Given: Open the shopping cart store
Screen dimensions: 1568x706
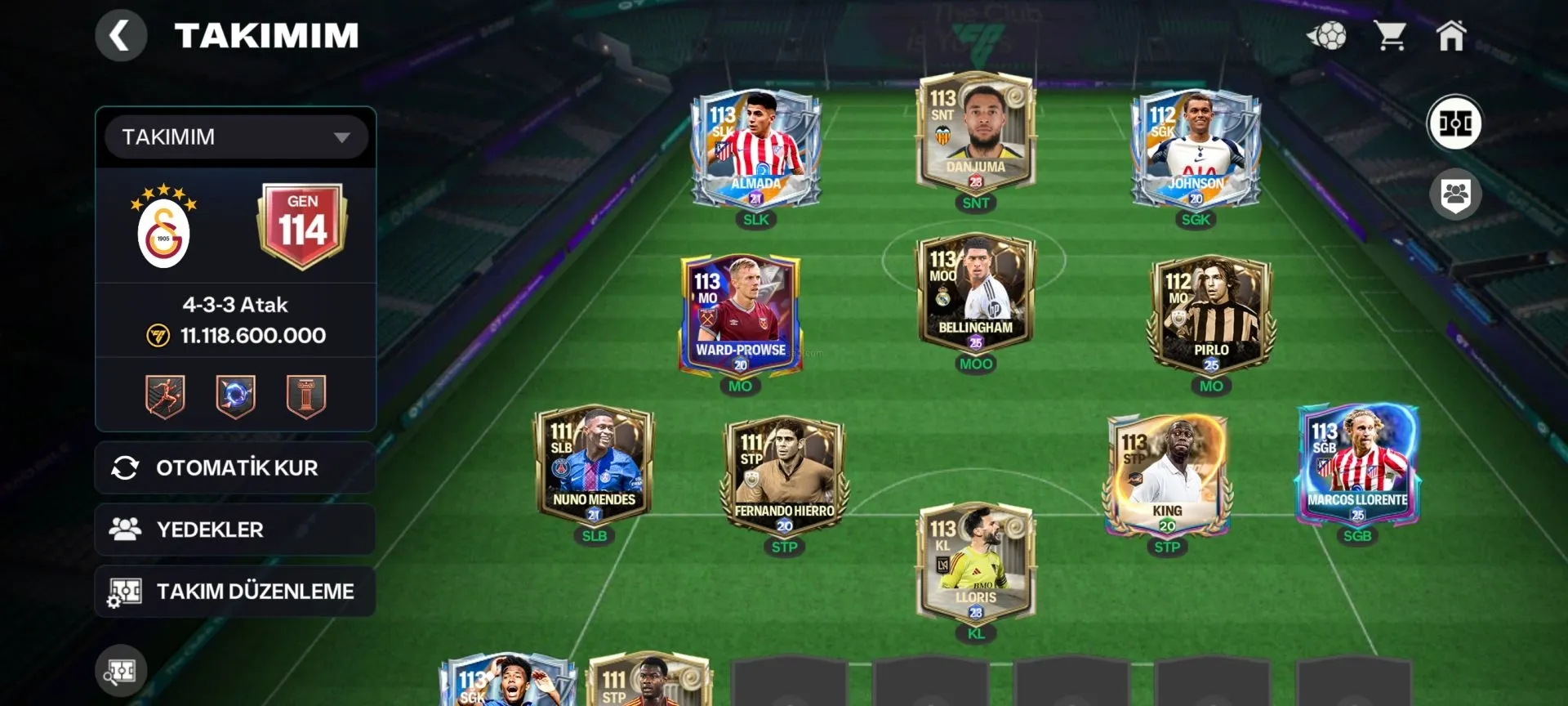Looking at the screenshot, I should coord(1389,36).
